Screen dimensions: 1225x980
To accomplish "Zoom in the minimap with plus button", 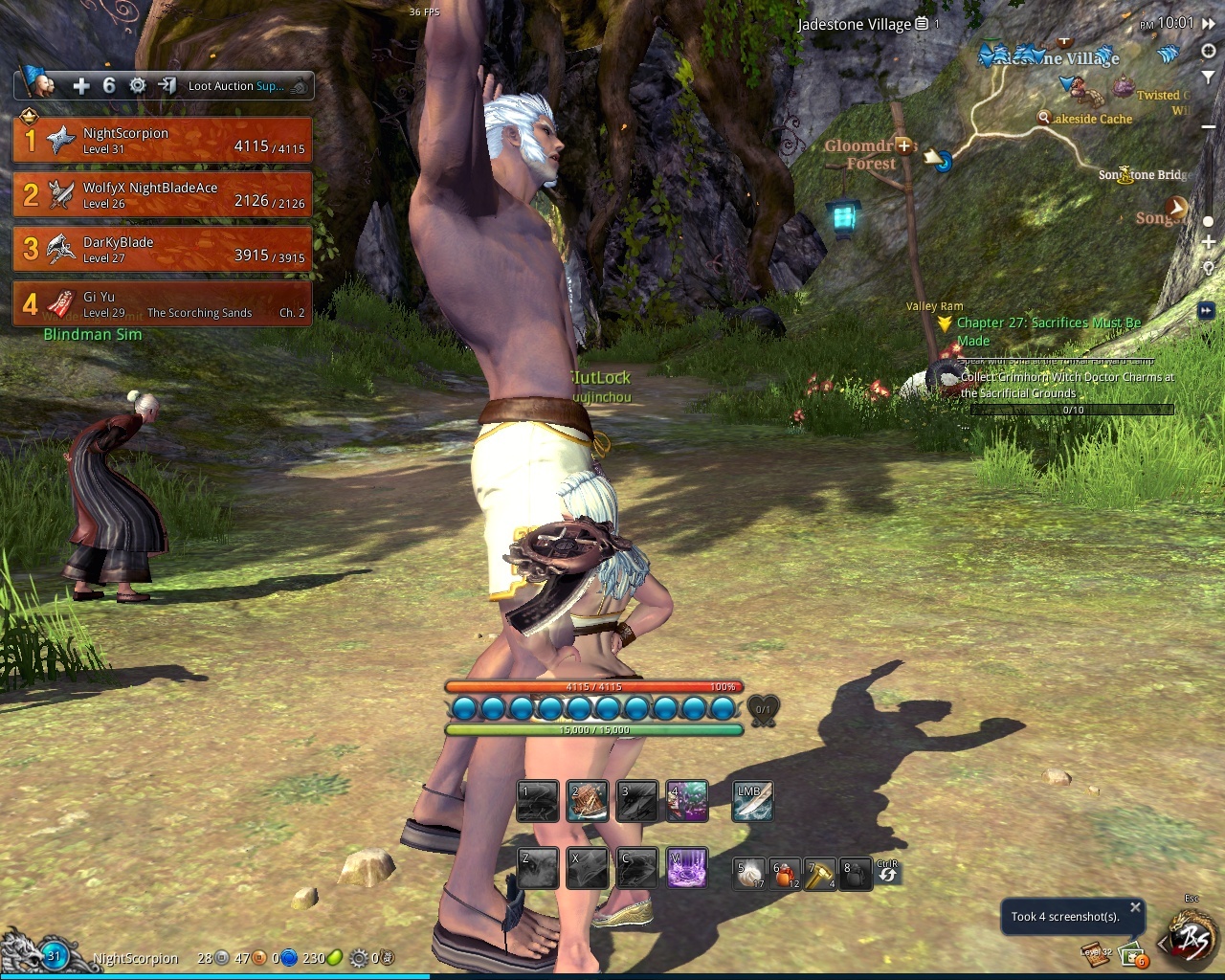I will (x=1208, y=243).
